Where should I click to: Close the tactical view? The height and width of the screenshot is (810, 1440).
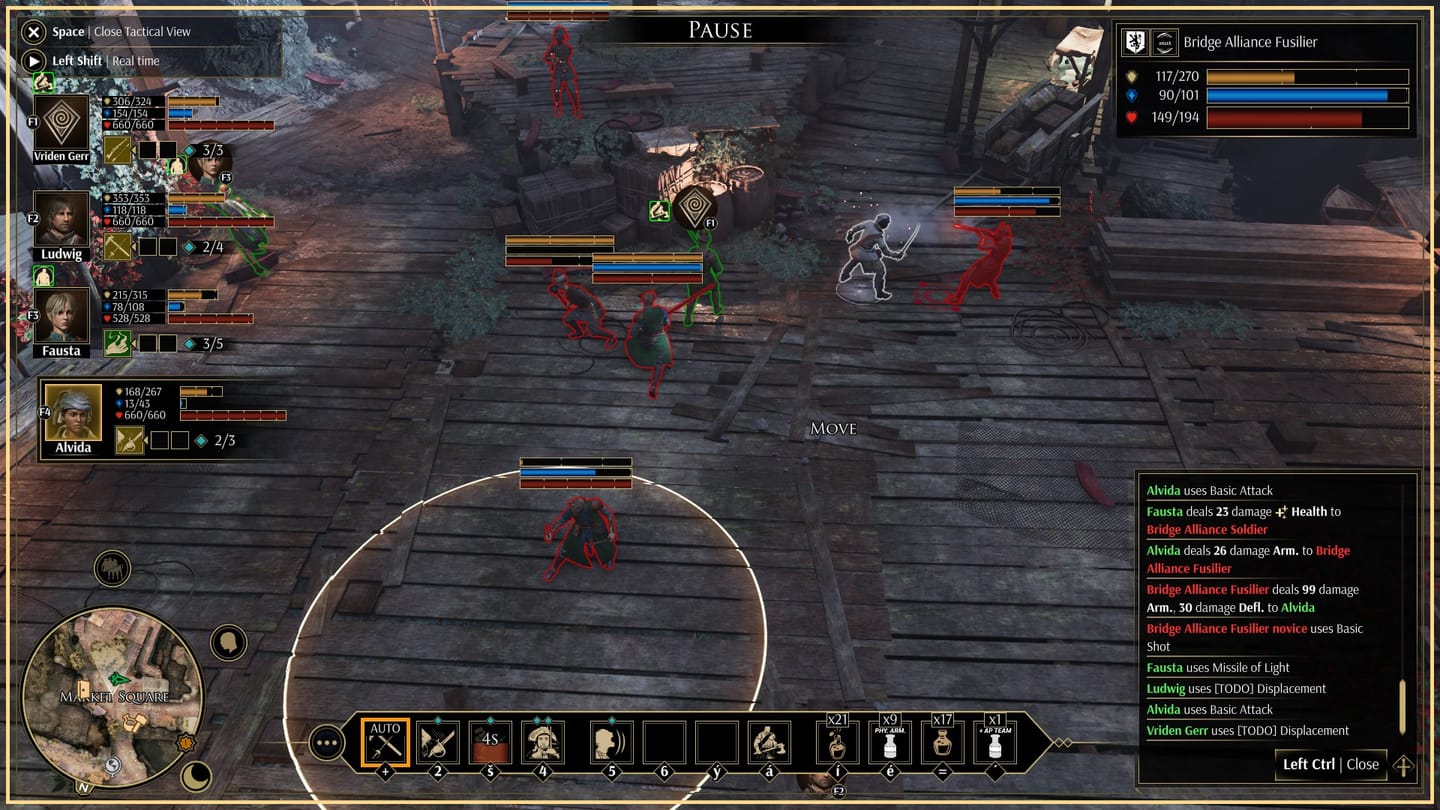pyautogui.click(x=34, y=32)
